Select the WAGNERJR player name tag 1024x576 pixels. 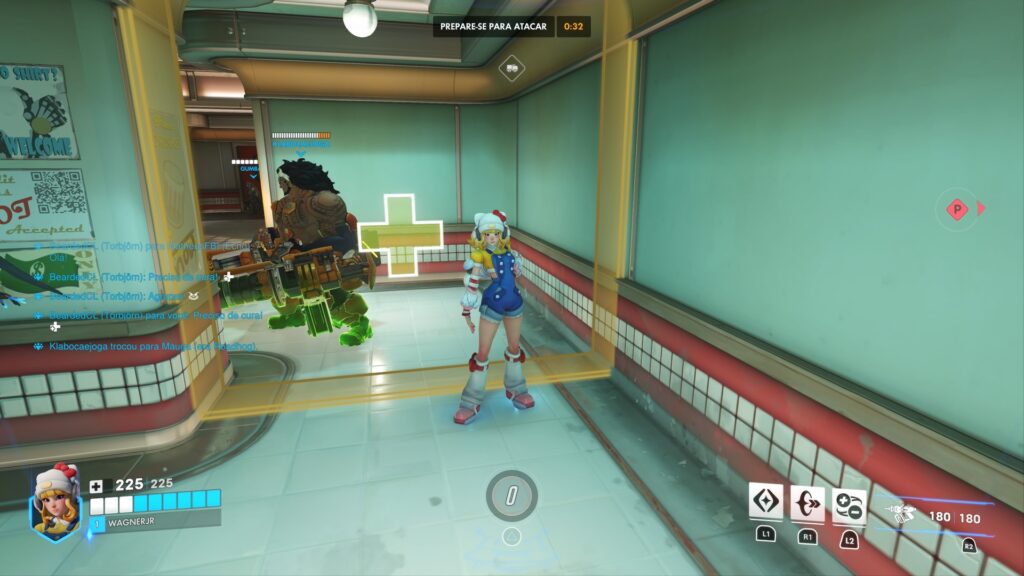154,521
